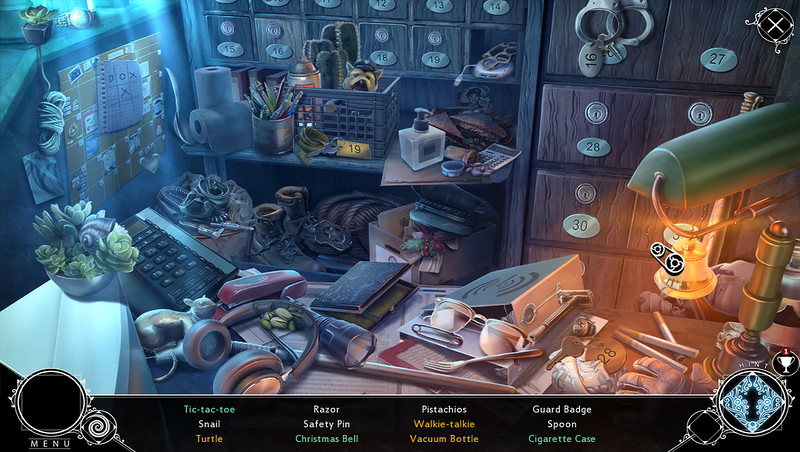Close the hidden object scene
This screenshot has width=800, height=452.
pos(773,25)
